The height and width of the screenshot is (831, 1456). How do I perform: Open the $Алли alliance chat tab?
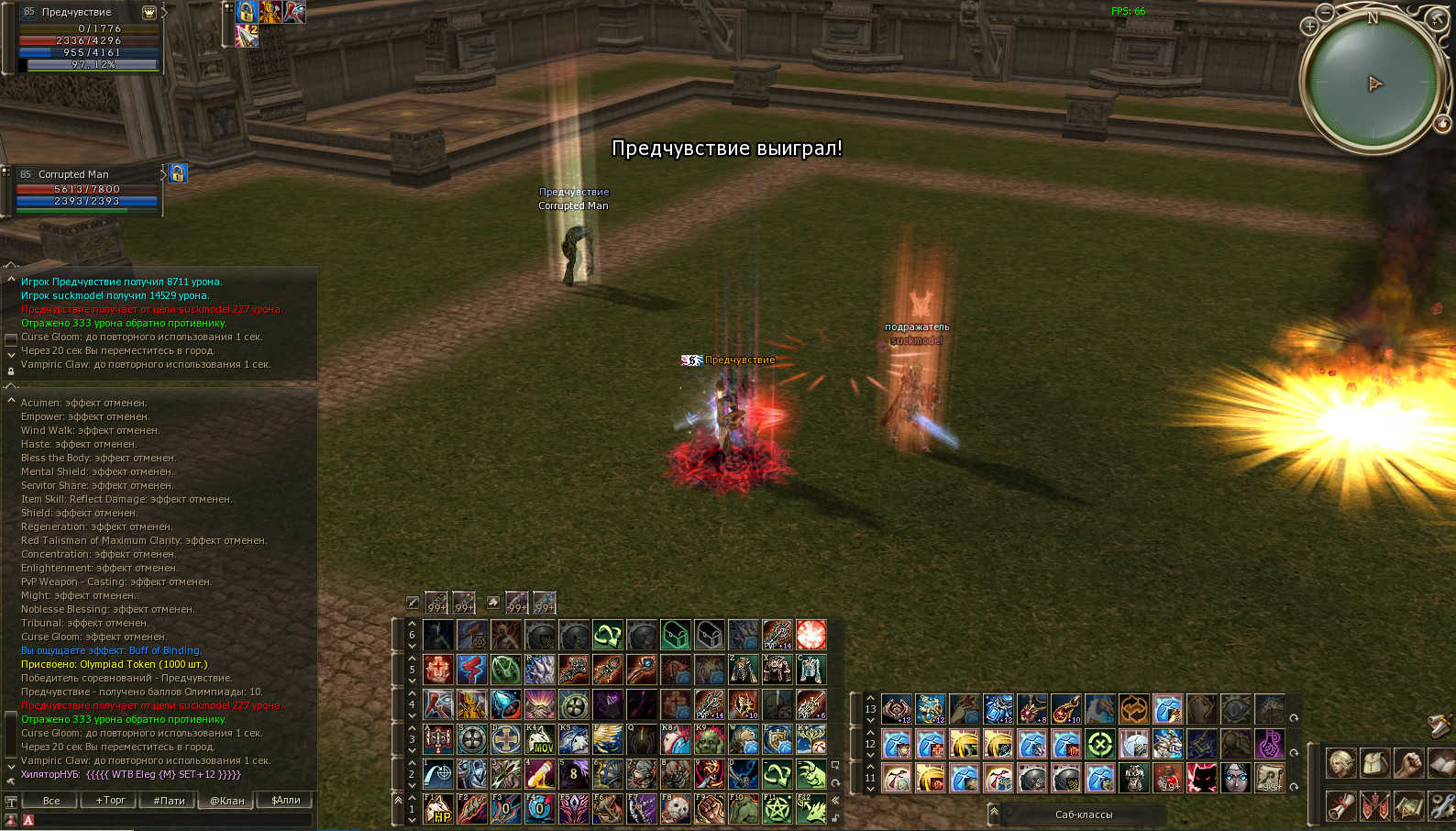pyautogui.click(x=286, y=801)
